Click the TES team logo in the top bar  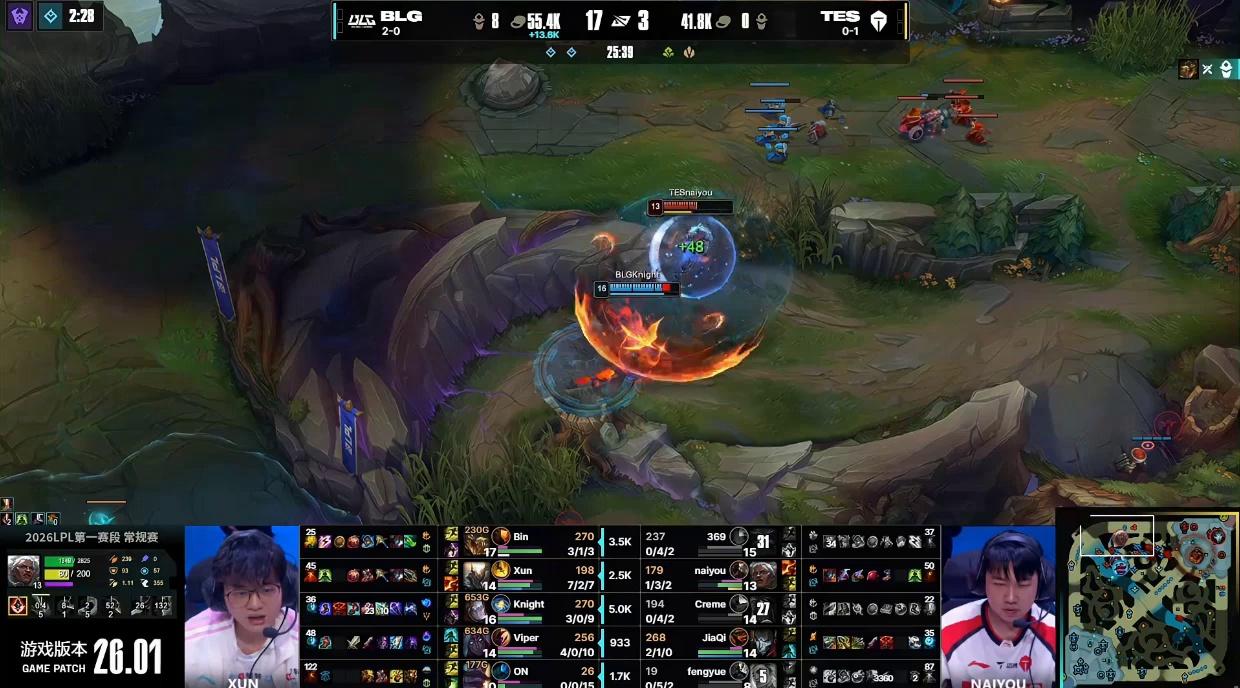click(x=879, y=20)
